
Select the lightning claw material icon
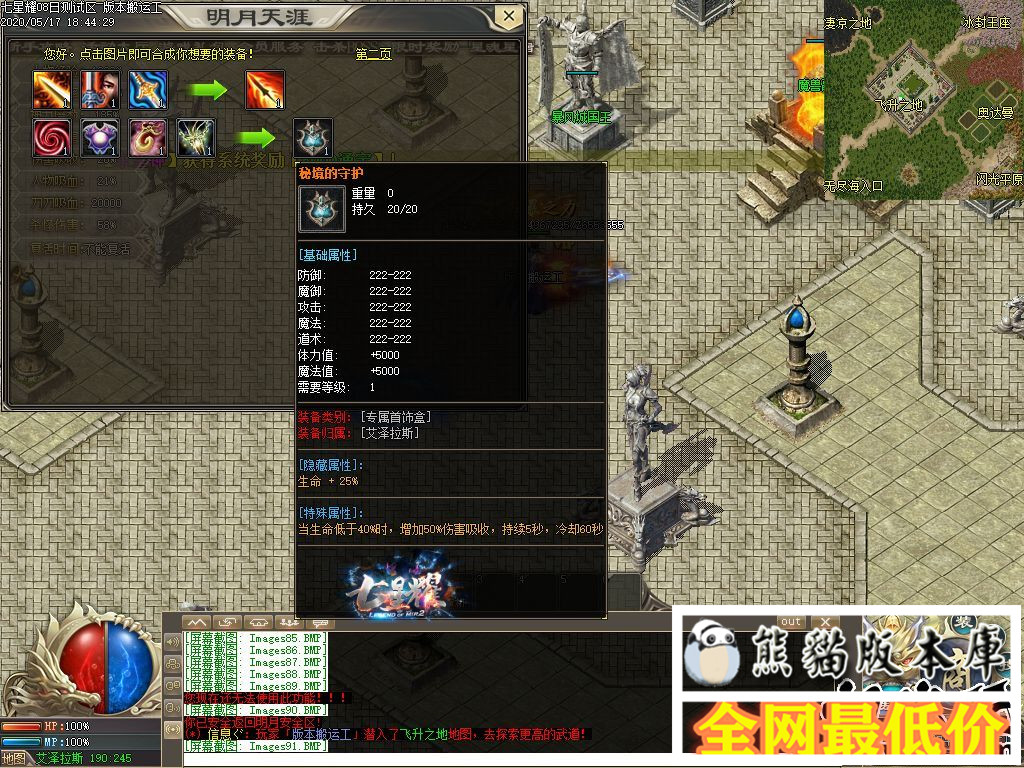pyautogui.click(x=196, y=138)
